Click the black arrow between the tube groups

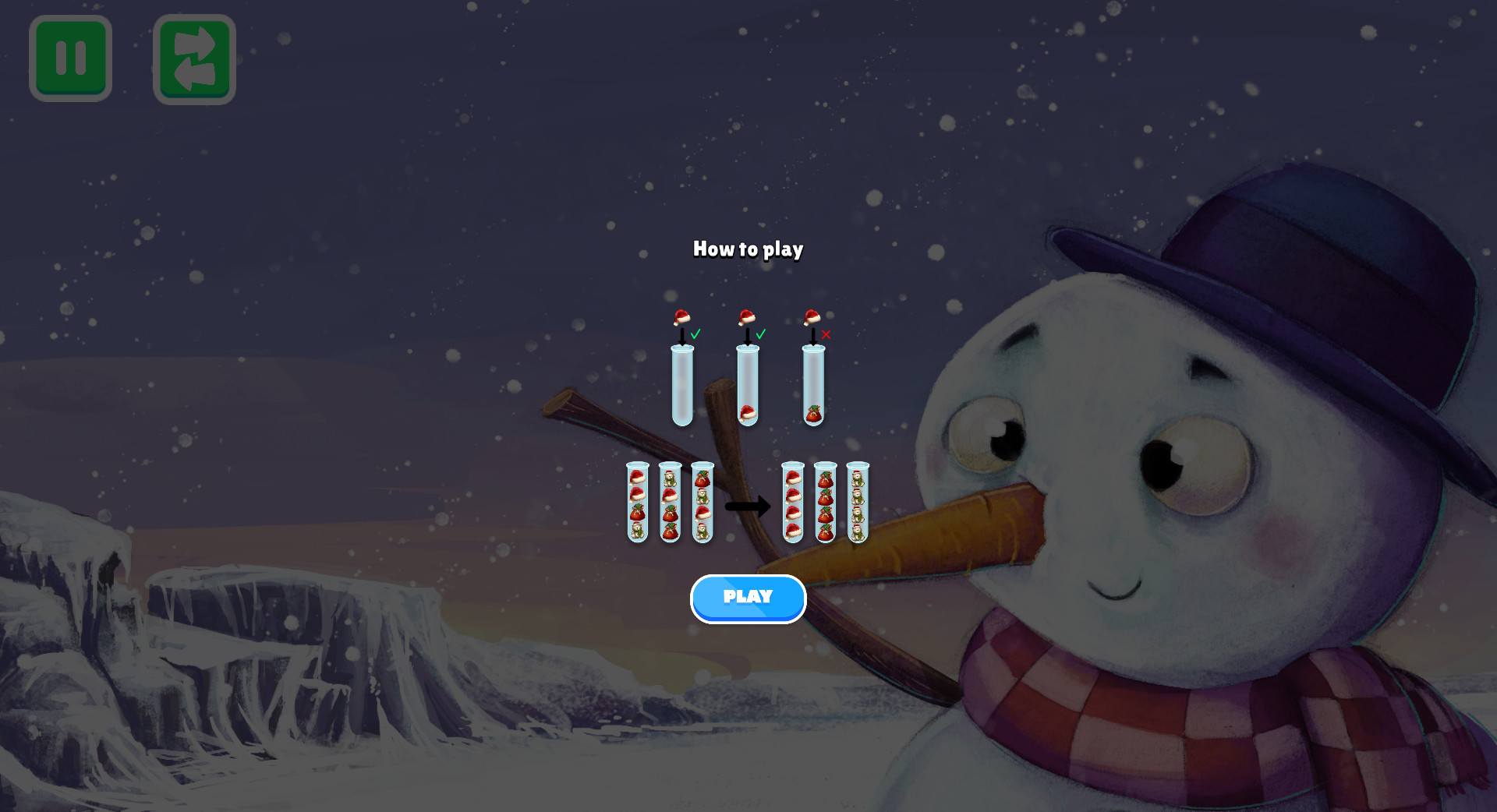click(748, 507)
